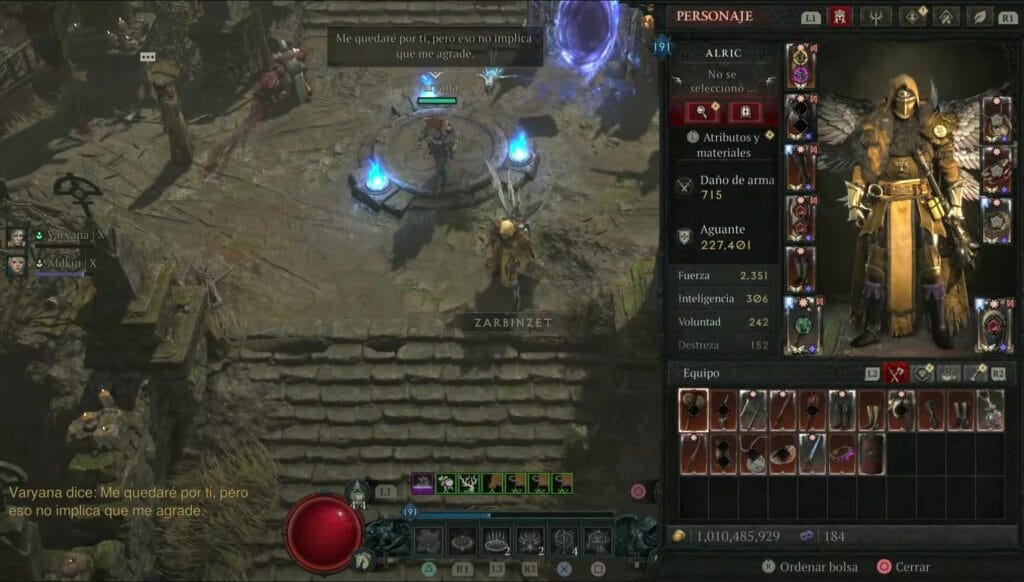Choose the red chest armor bag item
Viewport: 1024px width, 582px height.
coord(872,453)
